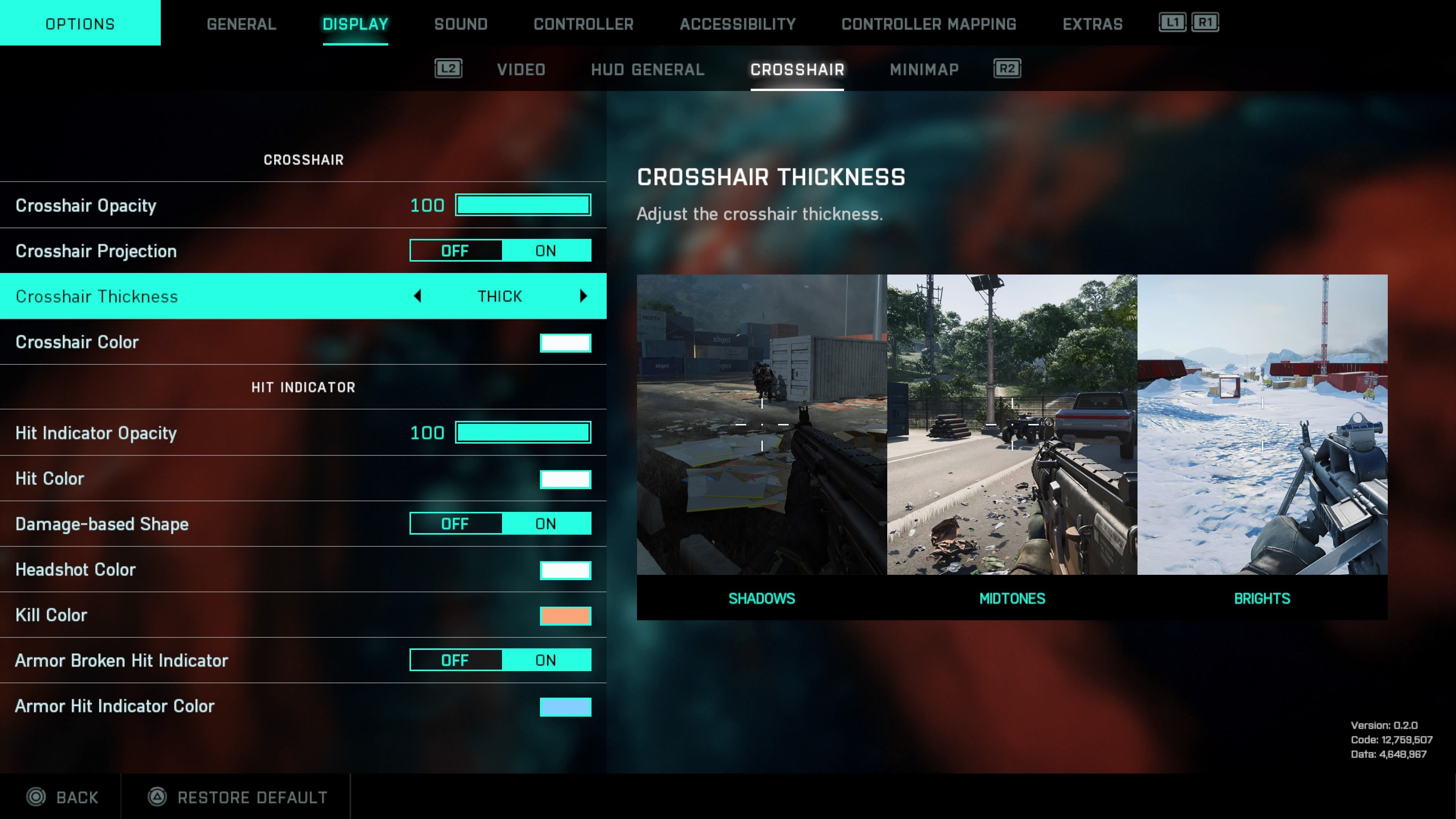Open the HUD GENERAL tab

click(x=646, y=69)
